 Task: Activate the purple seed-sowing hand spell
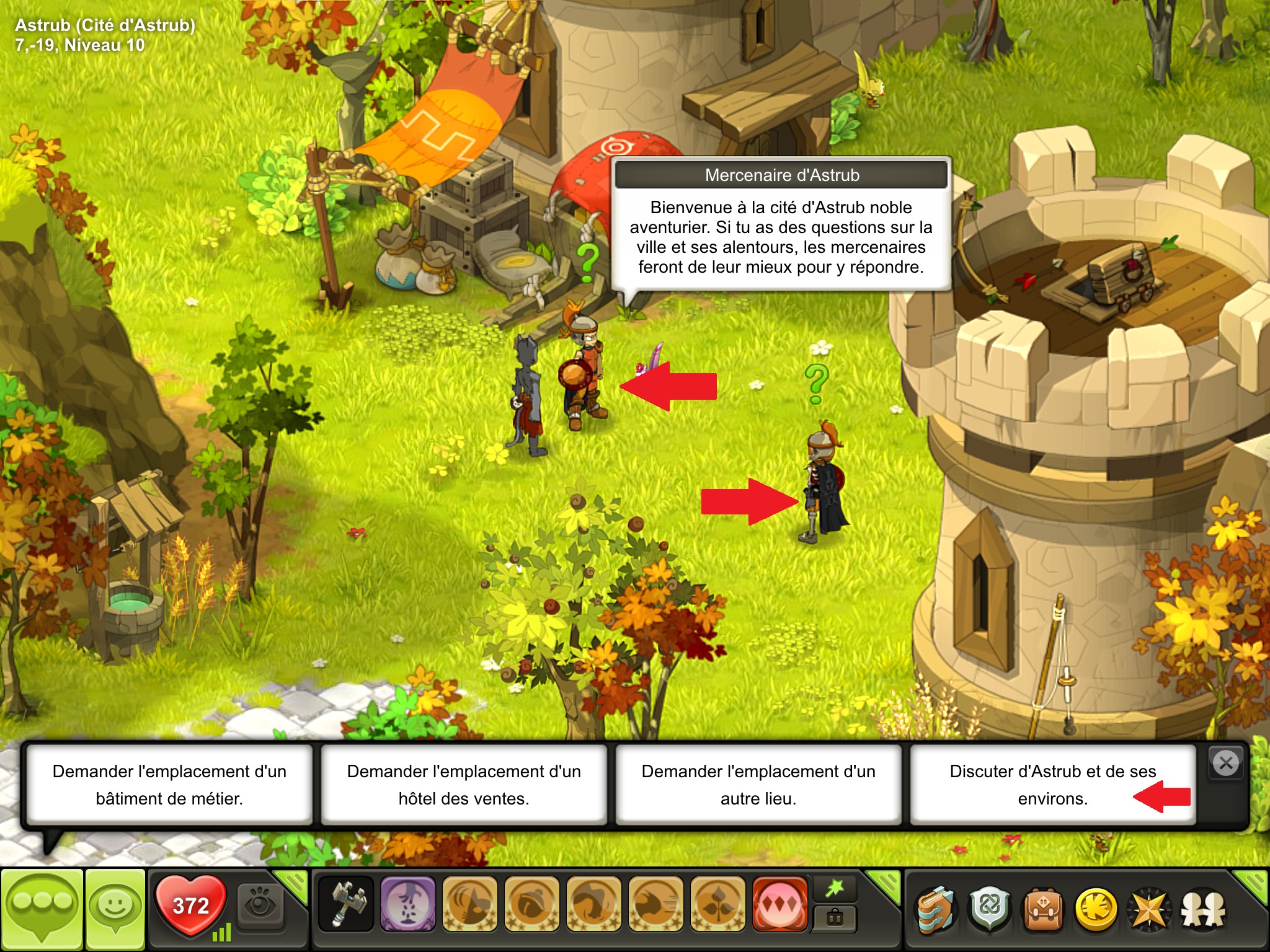pyautogui.click(x=407, y=904)
